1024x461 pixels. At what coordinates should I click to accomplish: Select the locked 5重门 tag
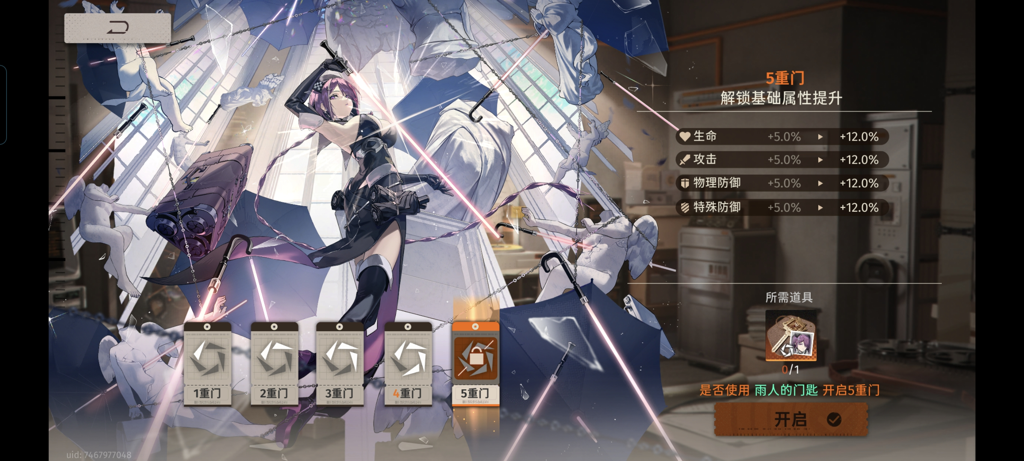(x=475, y=362)
